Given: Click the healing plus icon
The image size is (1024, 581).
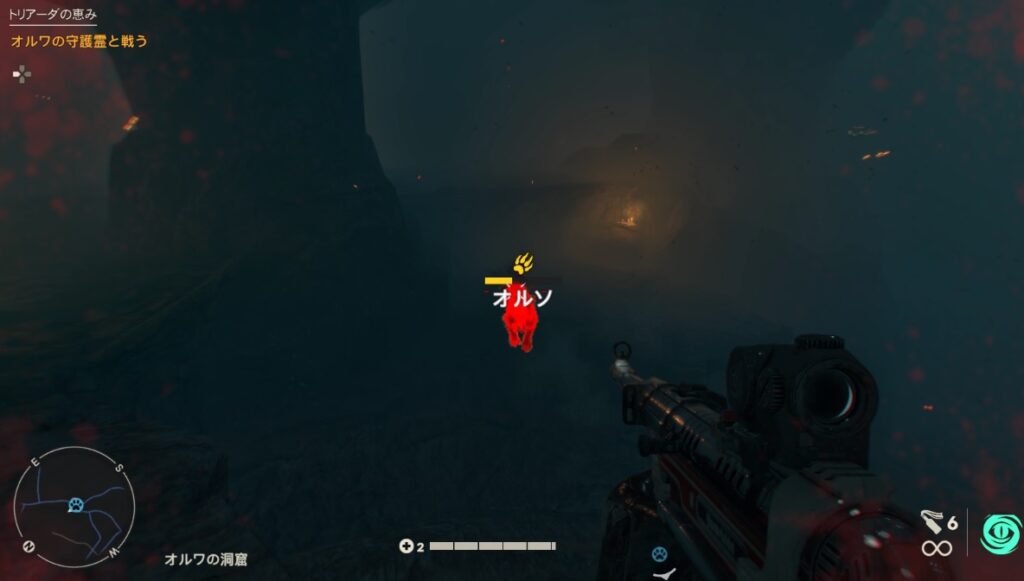Looking at the screenshot, I should coord(406,546).
